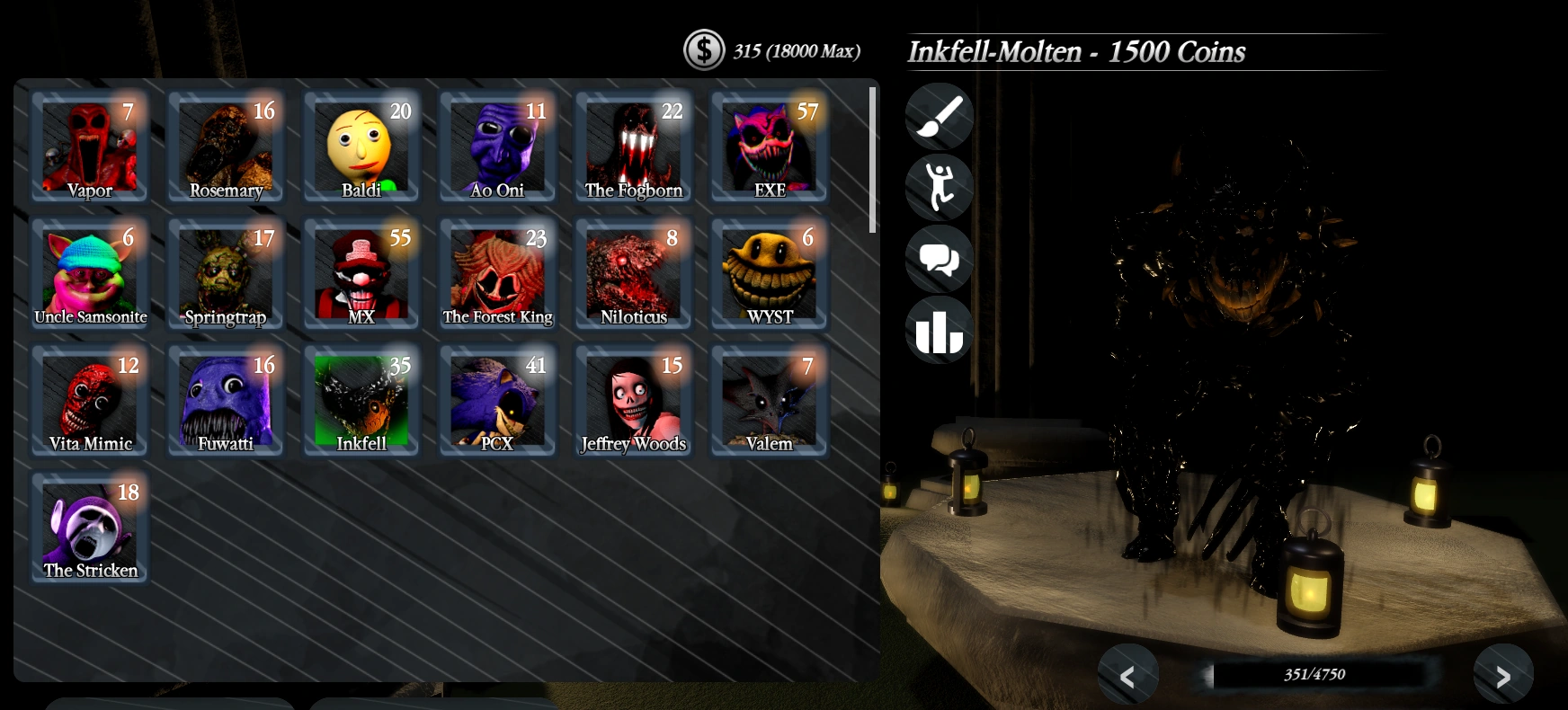Select the paintbrush customization icon
The image size is (1568, 710).
939,116
